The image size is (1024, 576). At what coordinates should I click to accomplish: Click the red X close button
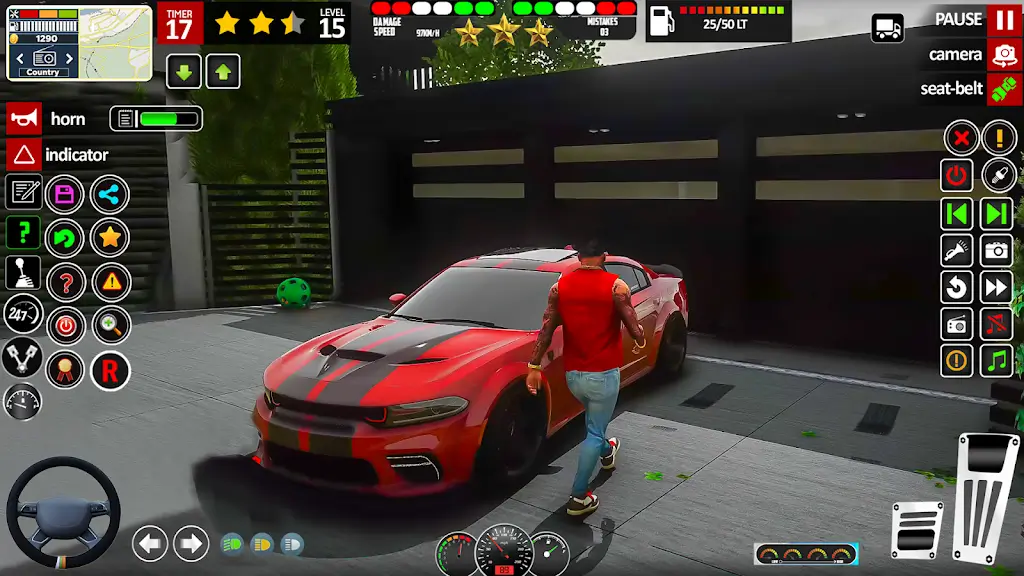pos(960,138)
